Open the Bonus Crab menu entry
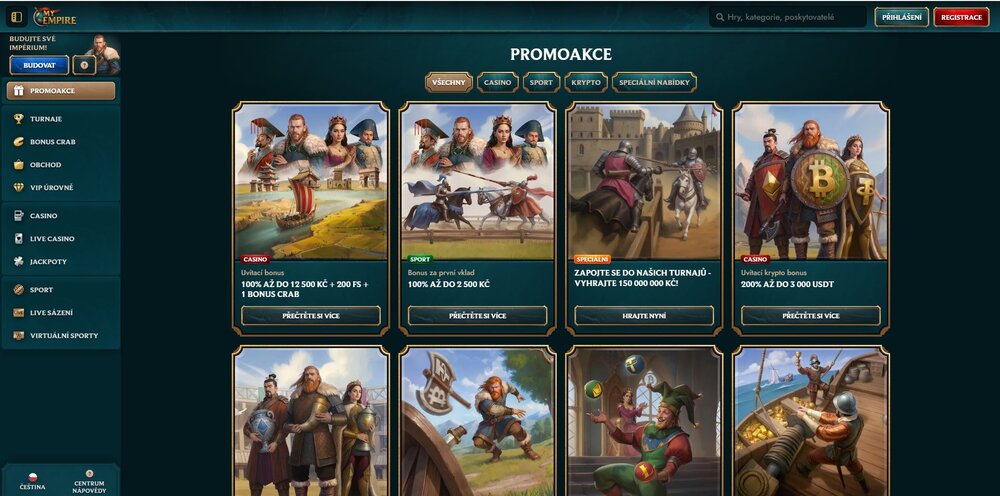This screenshot has height=496, width=1000. 52,141
